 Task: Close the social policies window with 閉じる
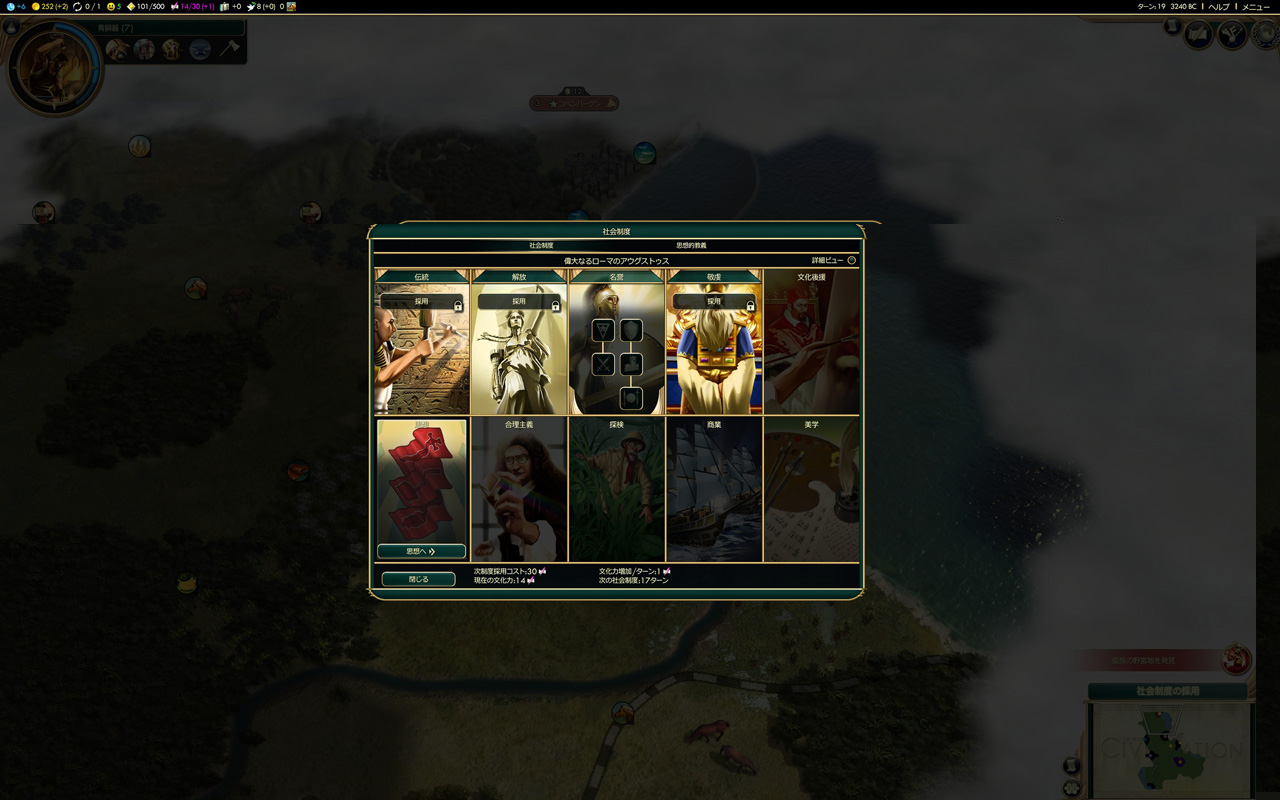(x=418, y=579)
